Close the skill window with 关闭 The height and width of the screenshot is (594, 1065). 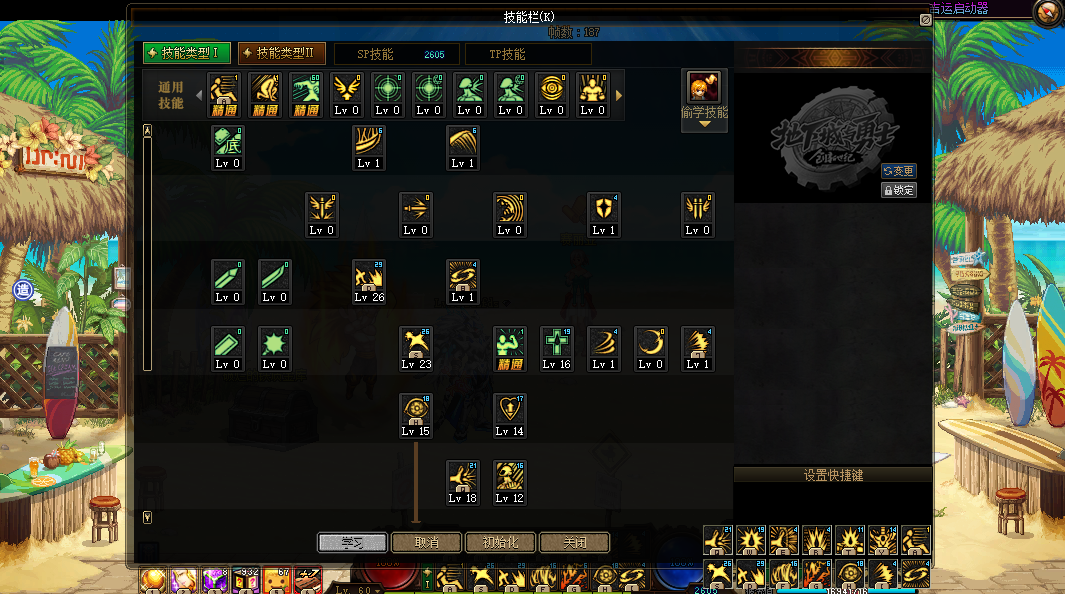pyautogui.click(x=574, y=543)
